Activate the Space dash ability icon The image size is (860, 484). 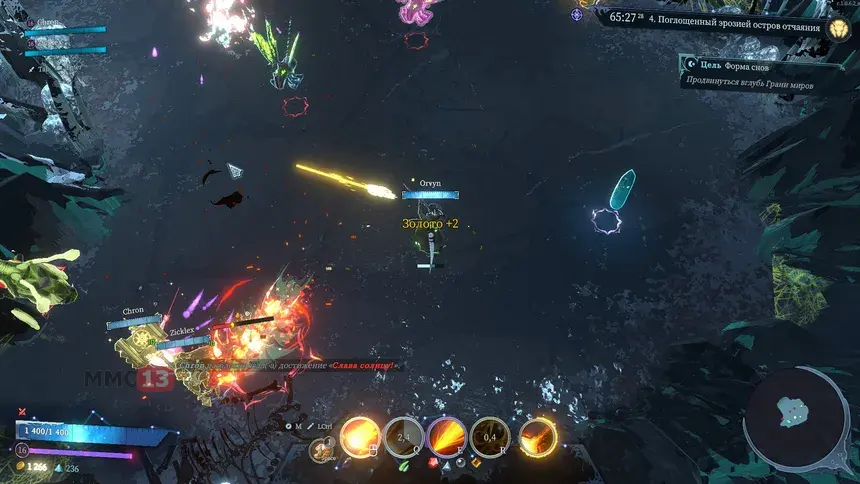tap(322, 450)
